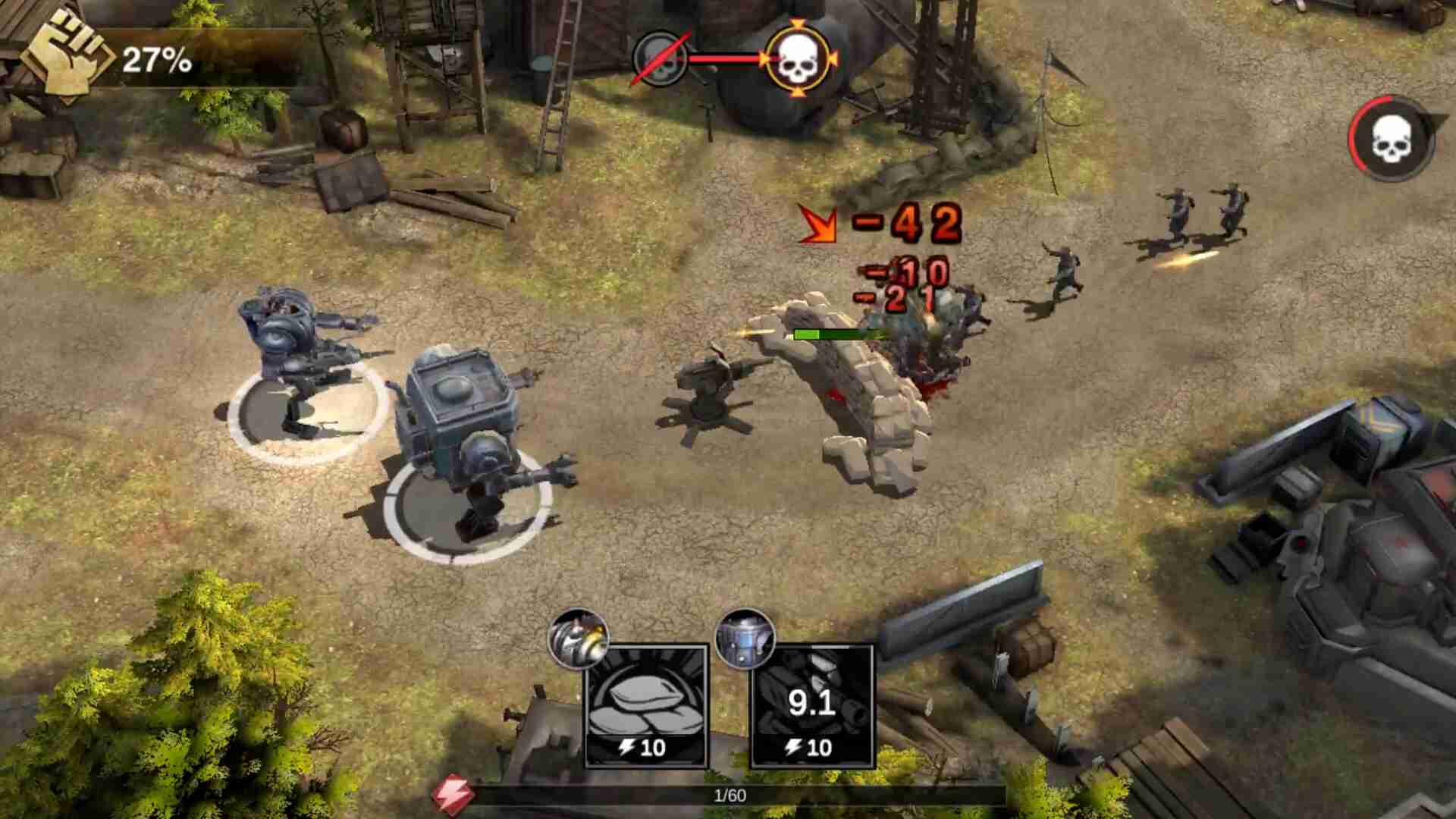Select the ability card on 9.1 cooldown
The height and width of the screenshot is (819, 1456).
tap(811, 706)
